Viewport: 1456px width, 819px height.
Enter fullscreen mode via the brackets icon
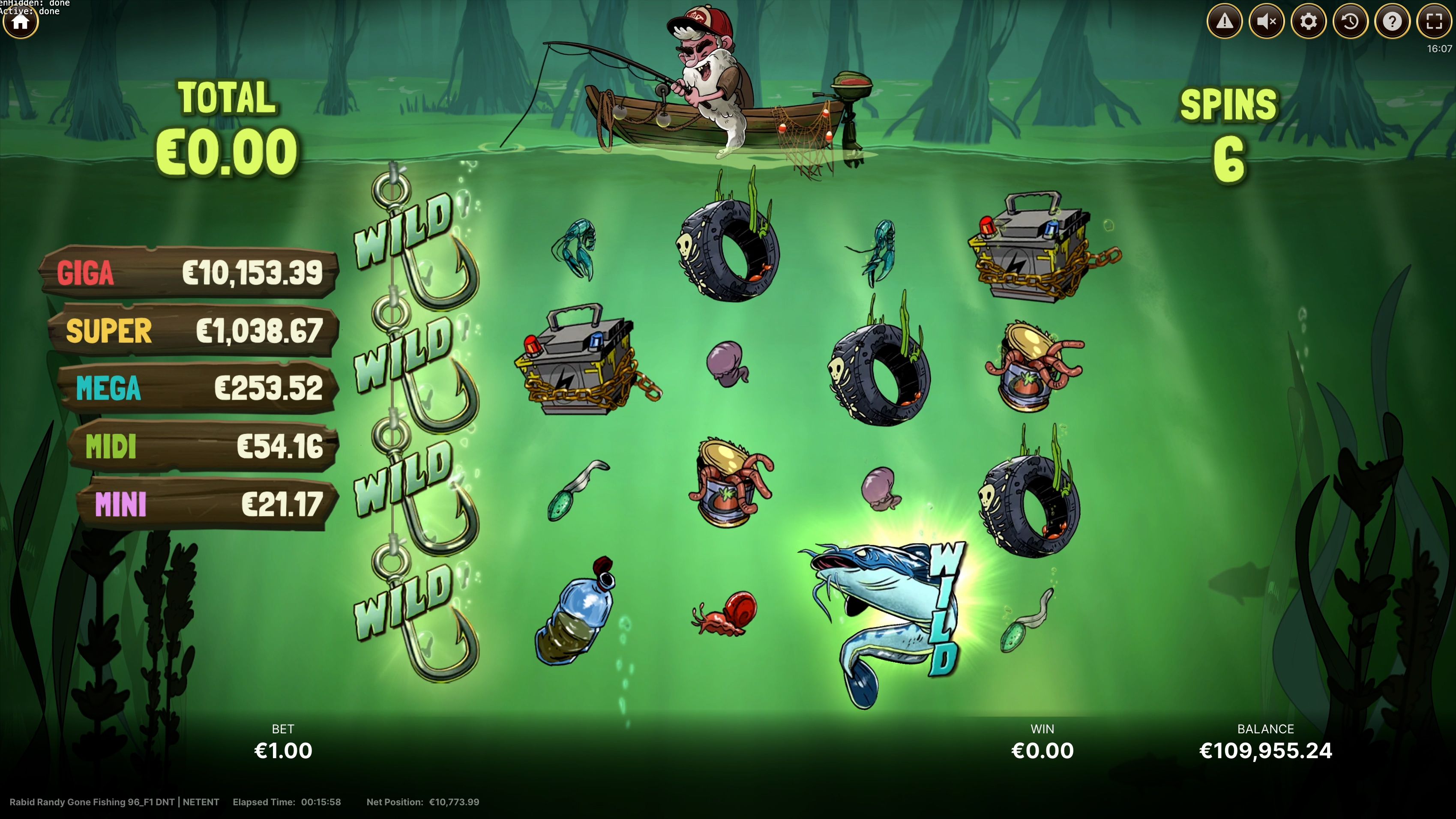[x=1434, y=21]
